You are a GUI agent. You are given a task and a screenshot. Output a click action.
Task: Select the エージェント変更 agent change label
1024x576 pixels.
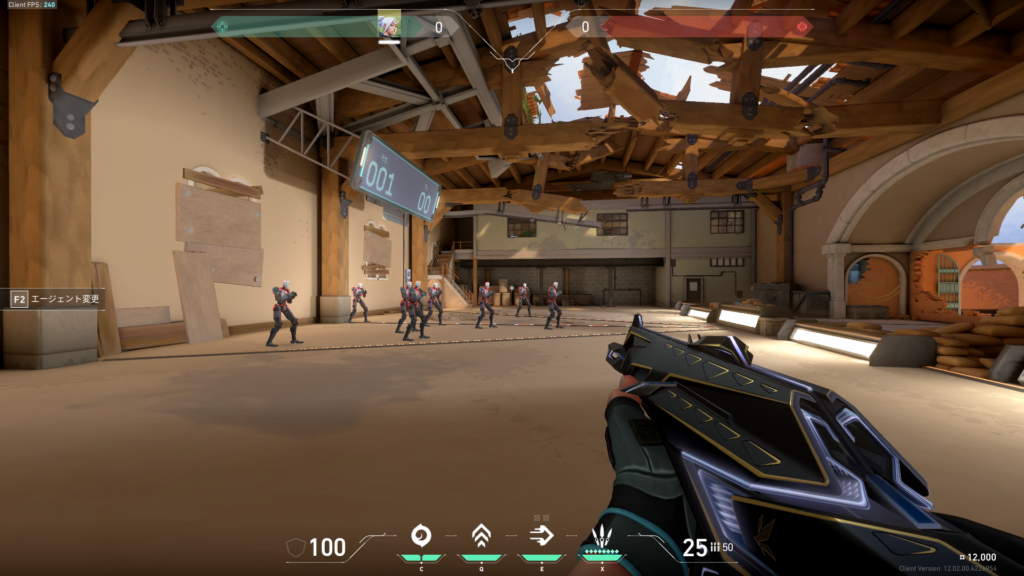pyautogui.click(x=67, y=299)
